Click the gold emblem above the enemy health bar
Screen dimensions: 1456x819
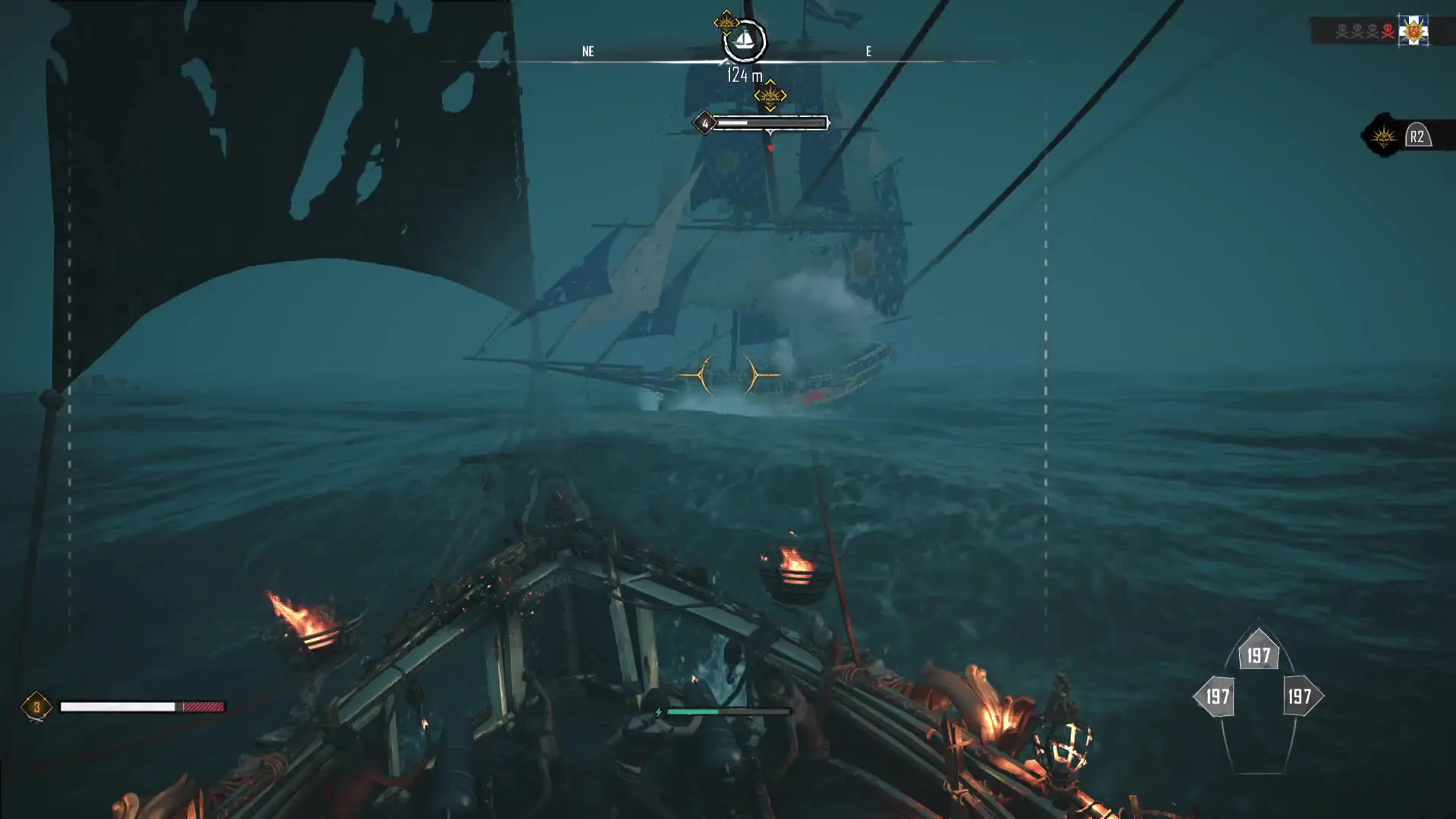point(770,96)
